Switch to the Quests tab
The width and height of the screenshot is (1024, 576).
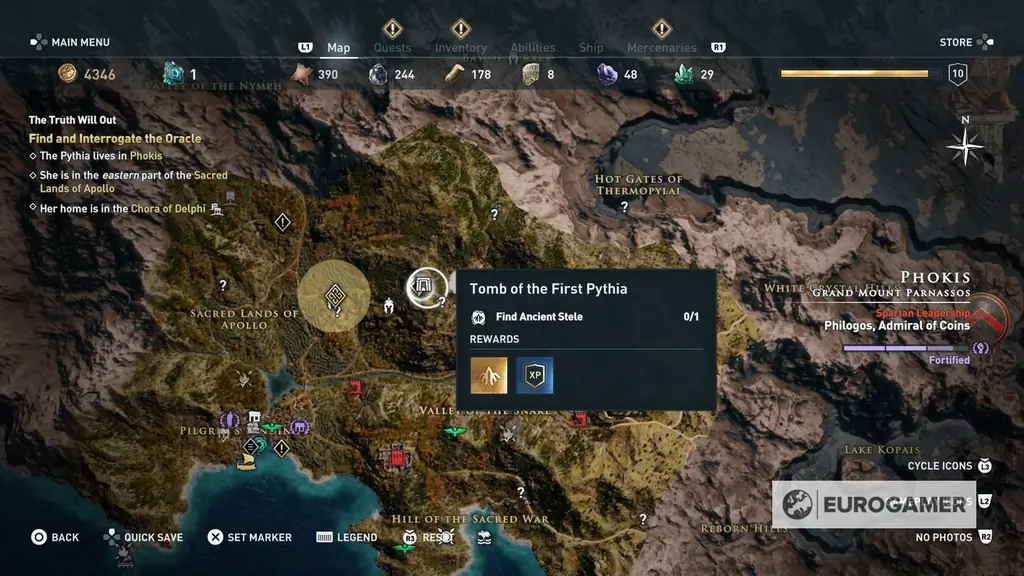pos(392,48)
